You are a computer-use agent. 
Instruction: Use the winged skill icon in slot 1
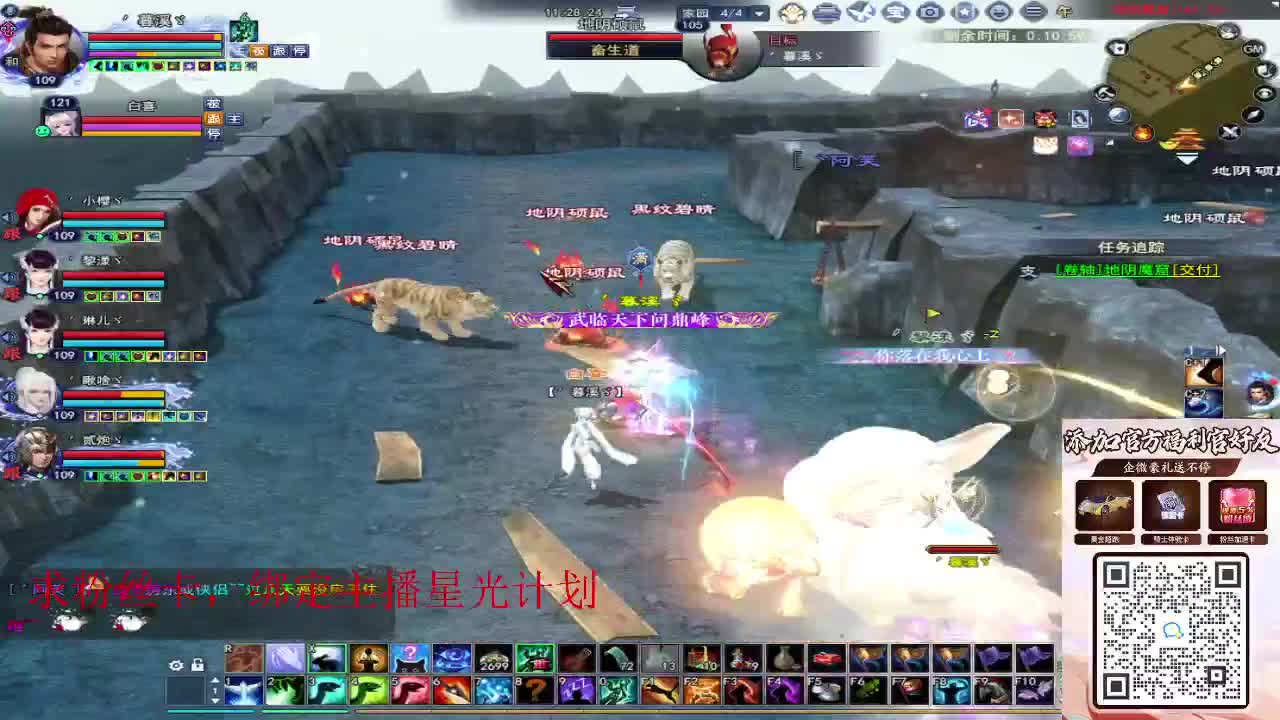[242, 688]
